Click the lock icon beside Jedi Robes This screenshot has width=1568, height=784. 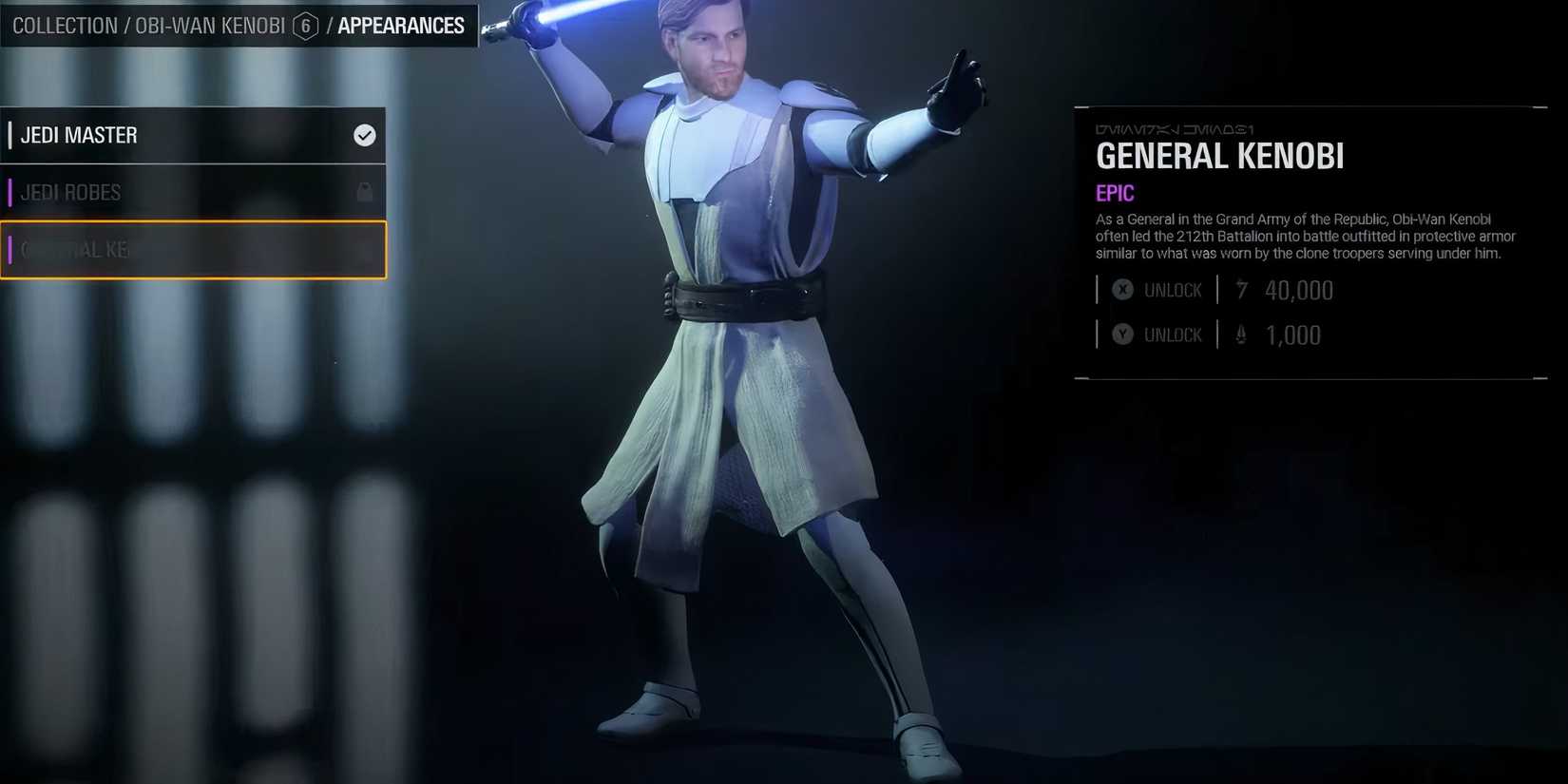click(x=364, y=192)
